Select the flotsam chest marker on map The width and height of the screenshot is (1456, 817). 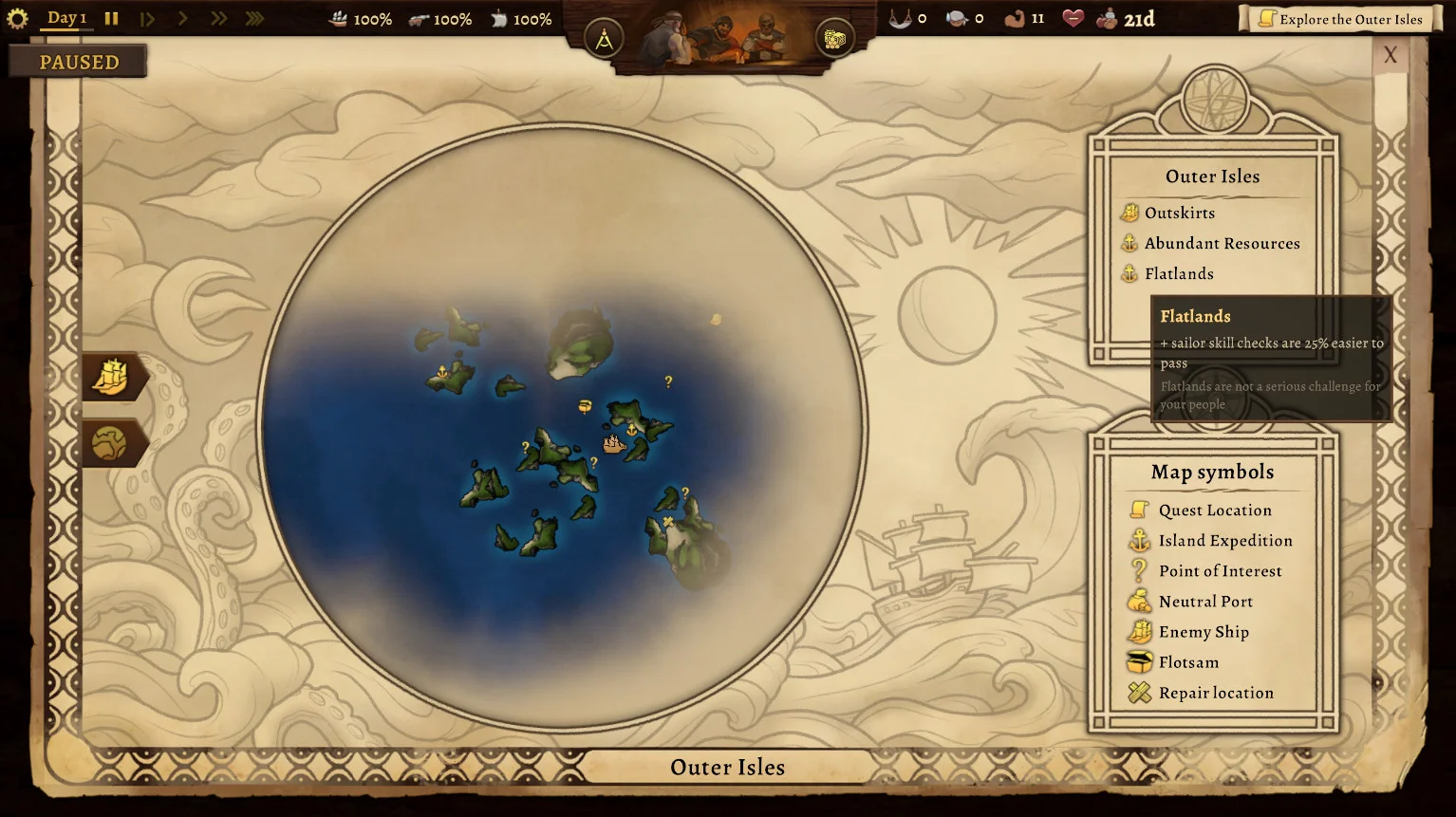pos(585,406)
